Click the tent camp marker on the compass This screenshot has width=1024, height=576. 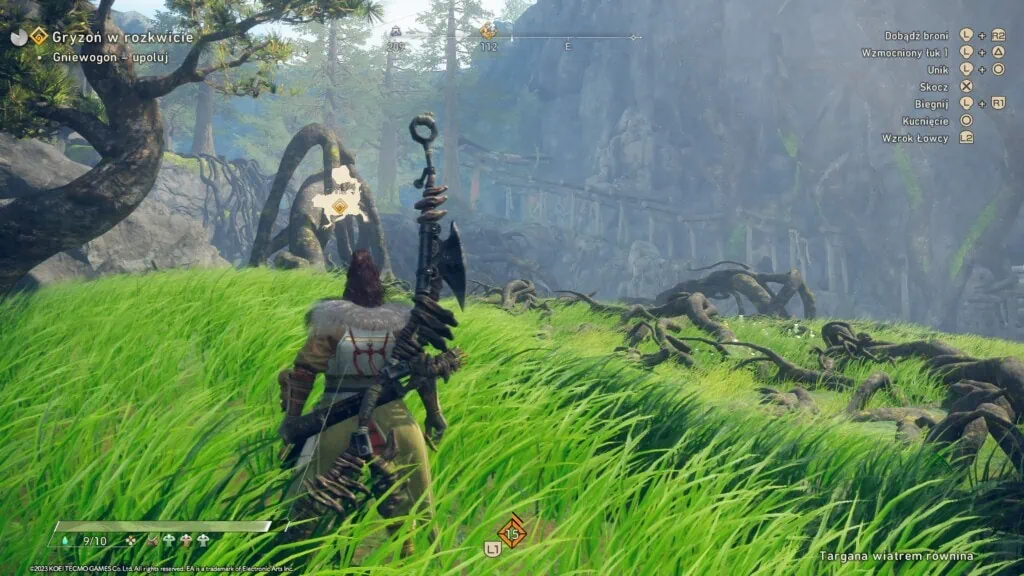(x=395, y=33)
